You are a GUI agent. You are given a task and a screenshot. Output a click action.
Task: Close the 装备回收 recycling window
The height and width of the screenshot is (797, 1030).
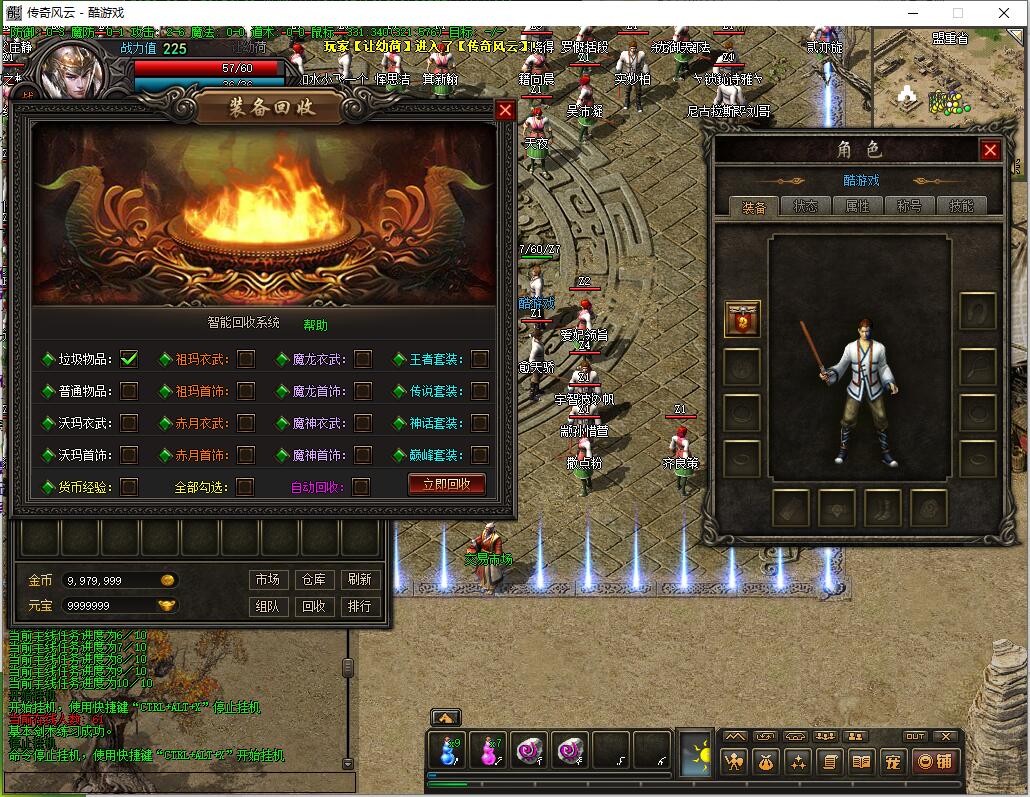pos(505,110)
